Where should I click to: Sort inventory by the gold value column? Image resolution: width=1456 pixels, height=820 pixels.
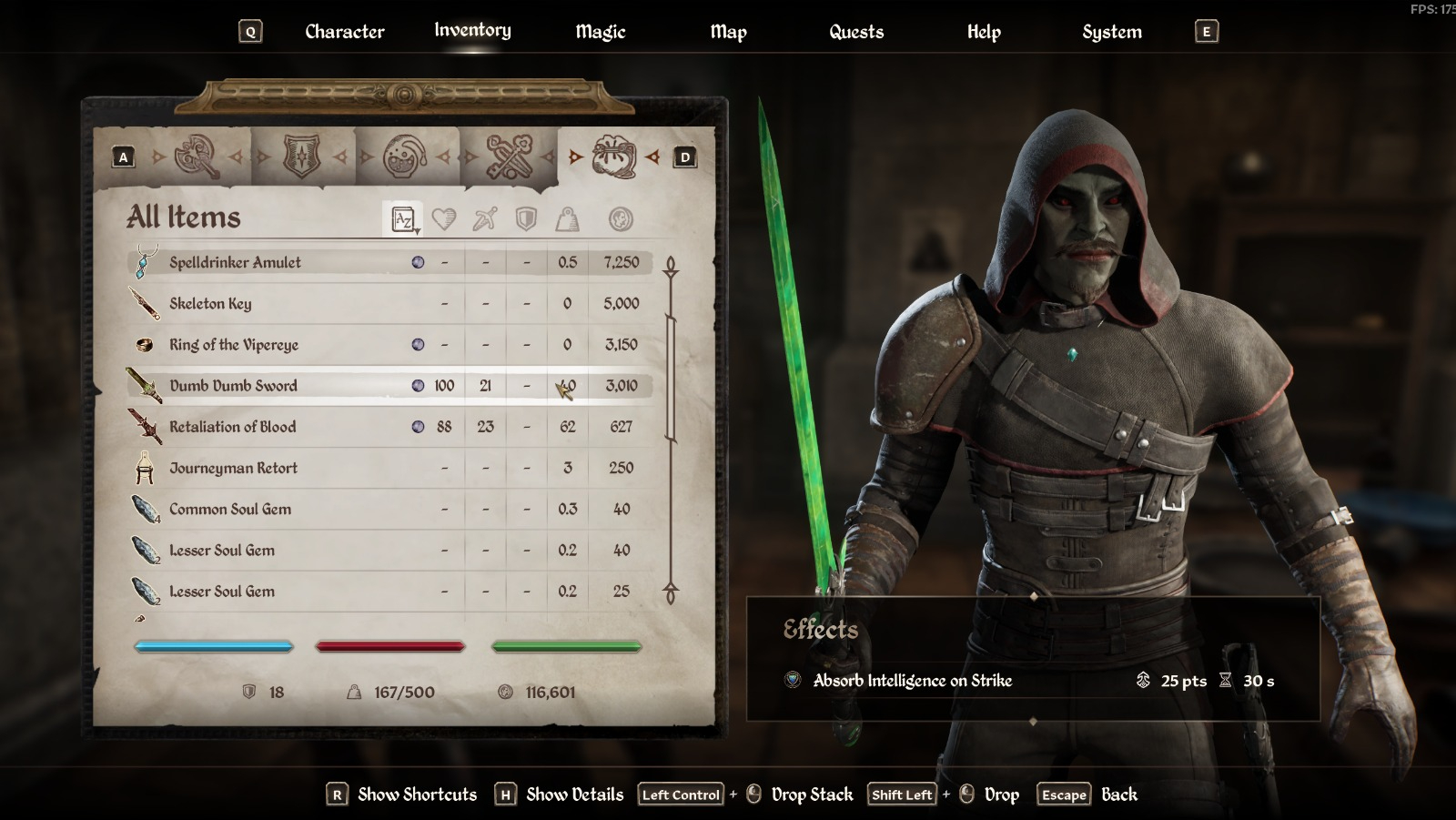[x=621, y=219]
